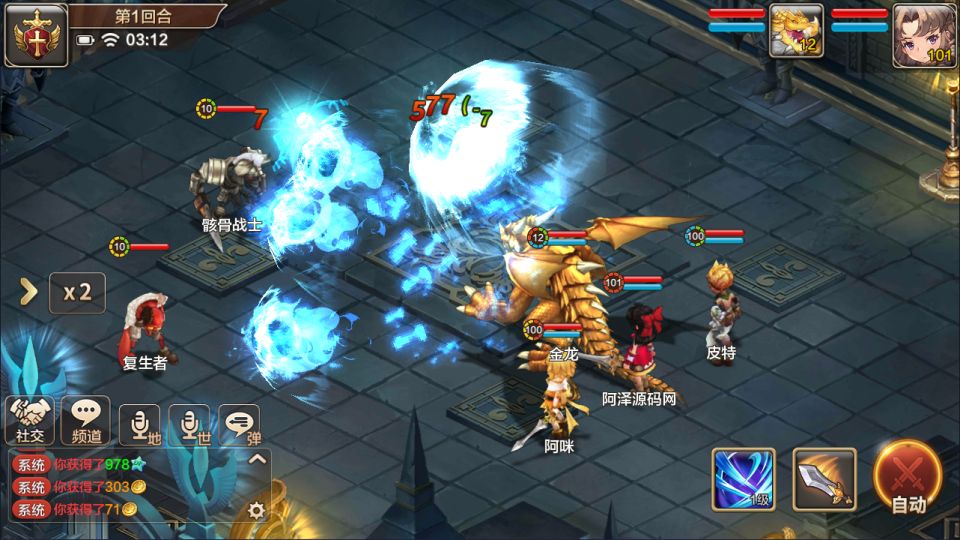The height and width of the screenshot is (540, 960).
Task: Change the x2 battle speed
Action: pyautogui.click(x=77, y=292)
